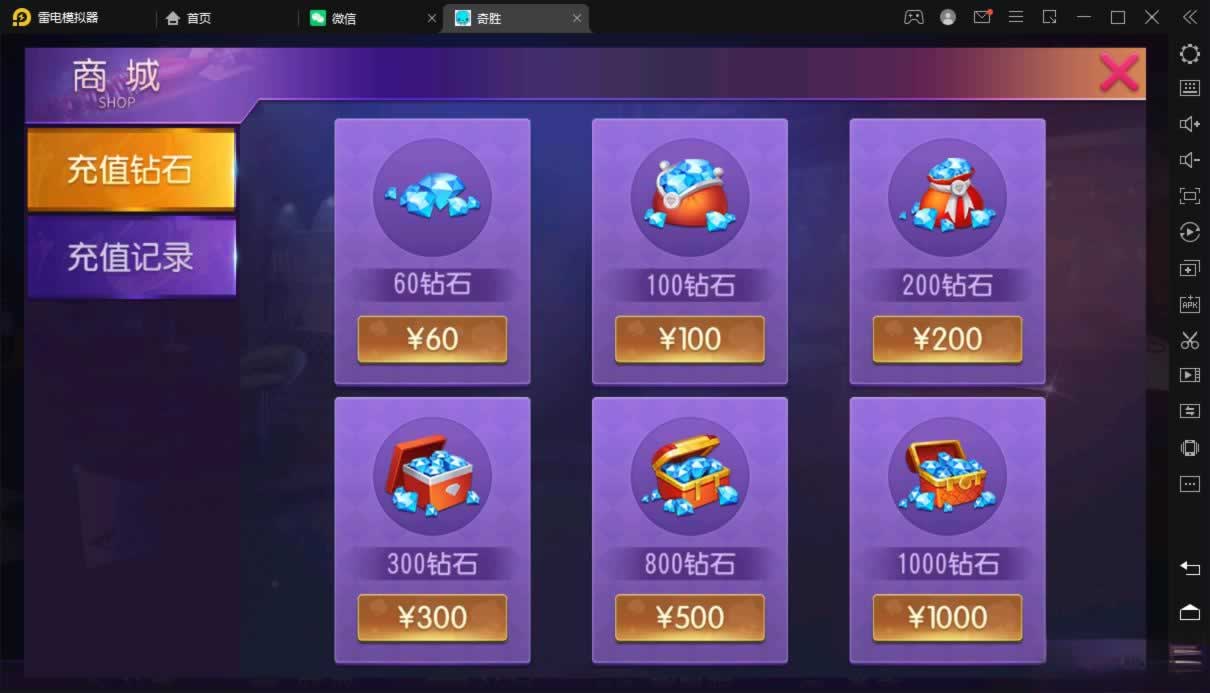Buy 800 diamonds for ¥500
Image resolution: width=1210 pixels, height=693 pixels.
690,617
